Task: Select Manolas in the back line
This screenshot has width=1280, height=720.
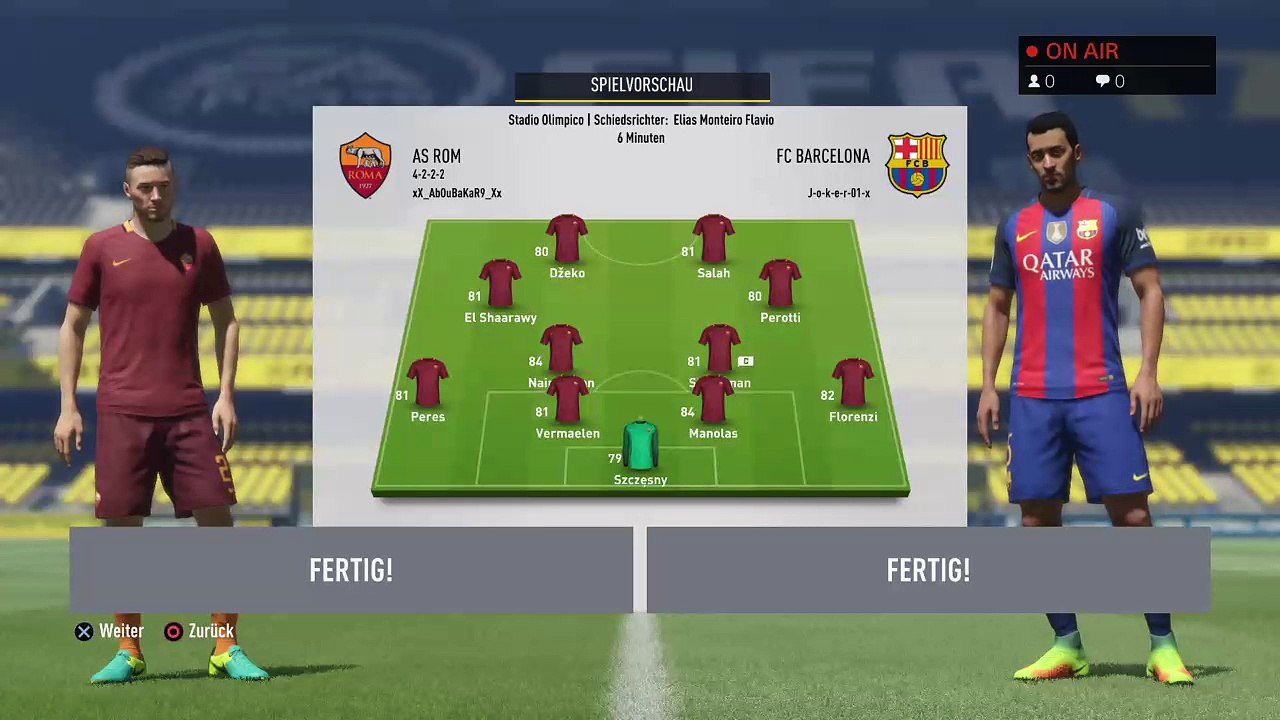Action: (713, 402)
